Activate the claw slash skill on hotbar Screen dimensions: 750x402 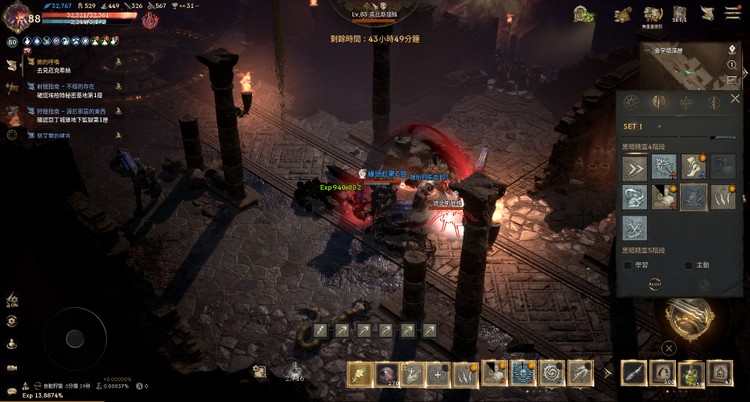(465, 374)
